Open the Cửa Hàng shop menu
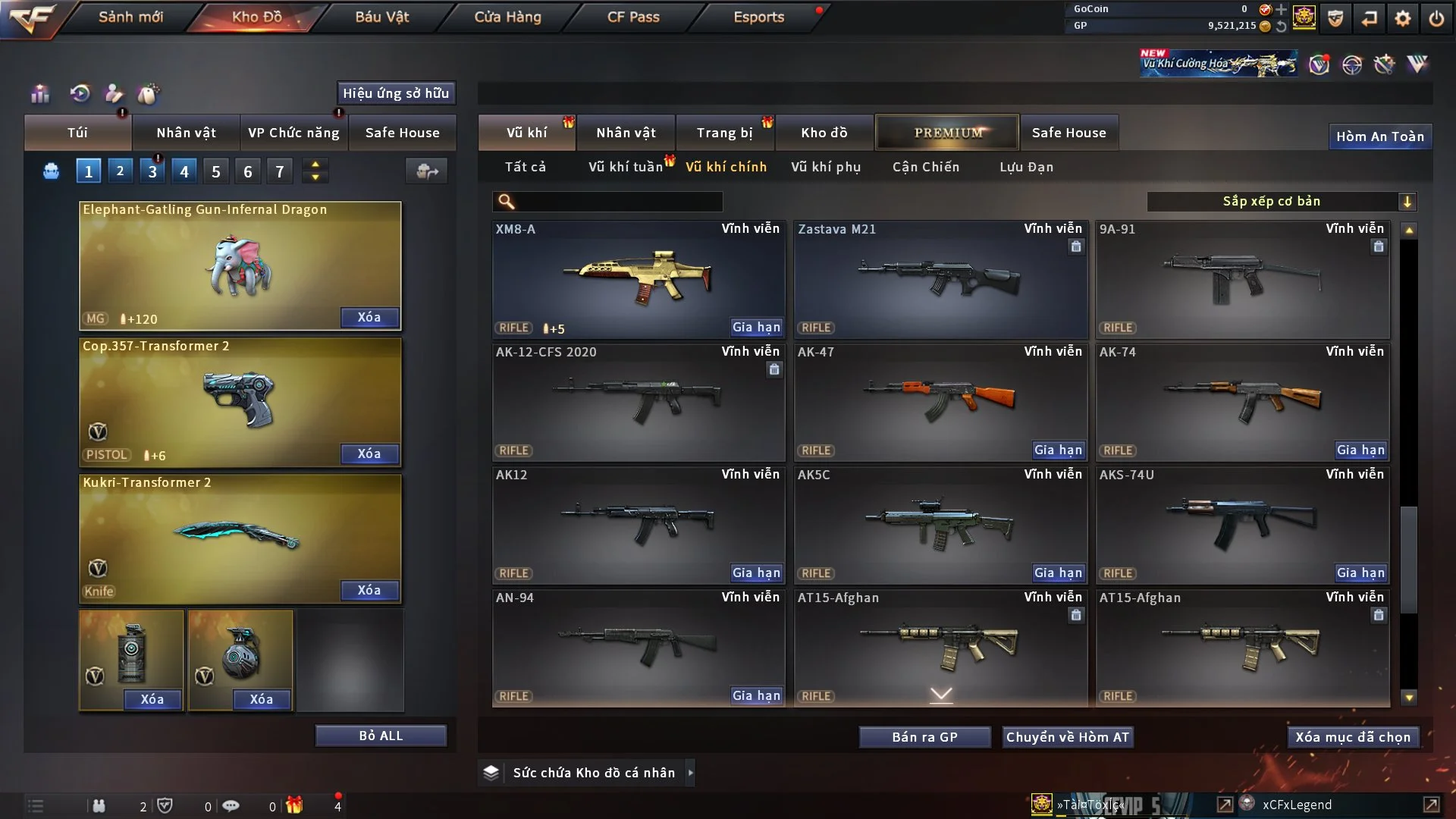Image resolution: width=1456 pixels, height=819 pixels. (507, 17)
